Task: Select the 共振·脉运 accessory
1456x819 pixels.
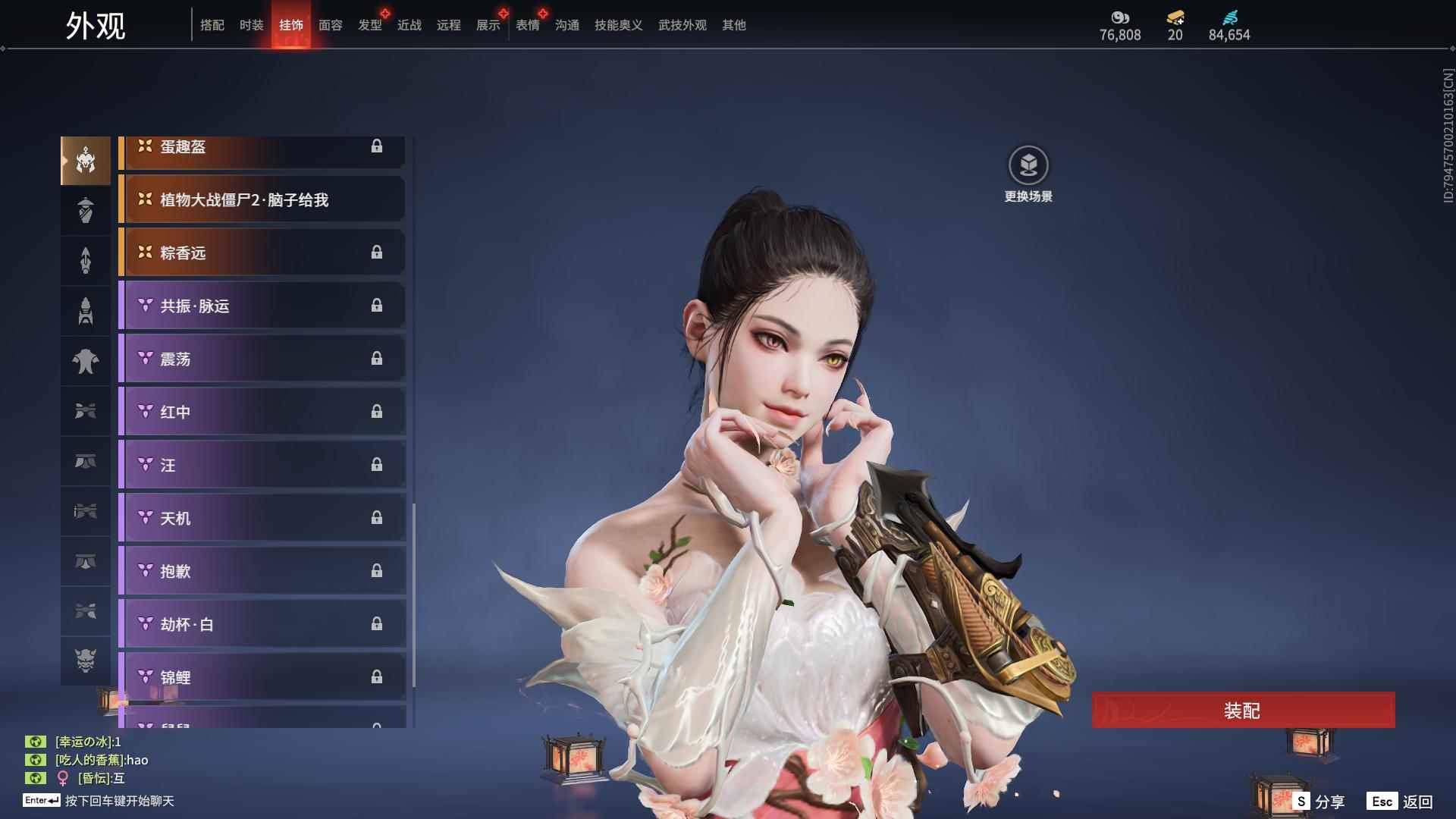Action: pos(262,306)
